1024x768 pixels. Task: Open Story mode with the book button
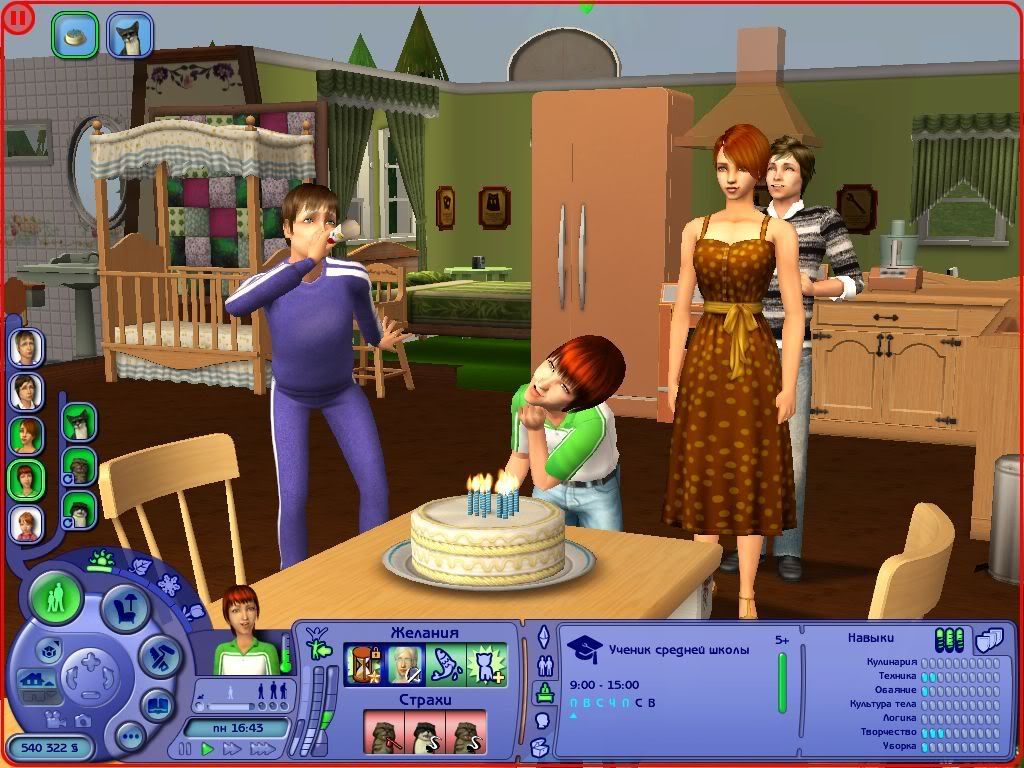[157, 704]
